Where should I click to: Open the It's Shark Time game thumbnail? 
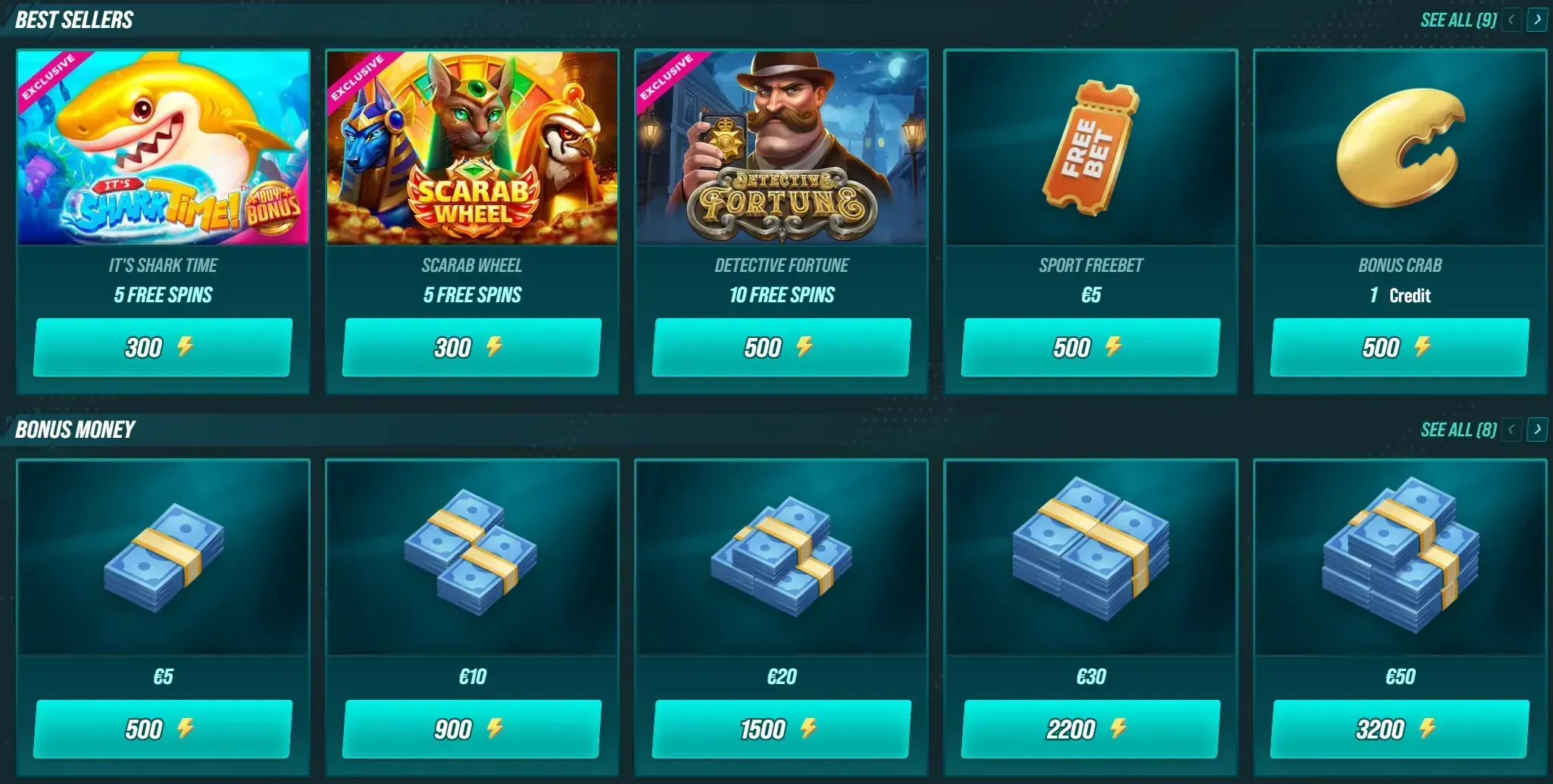click(163, 148)
